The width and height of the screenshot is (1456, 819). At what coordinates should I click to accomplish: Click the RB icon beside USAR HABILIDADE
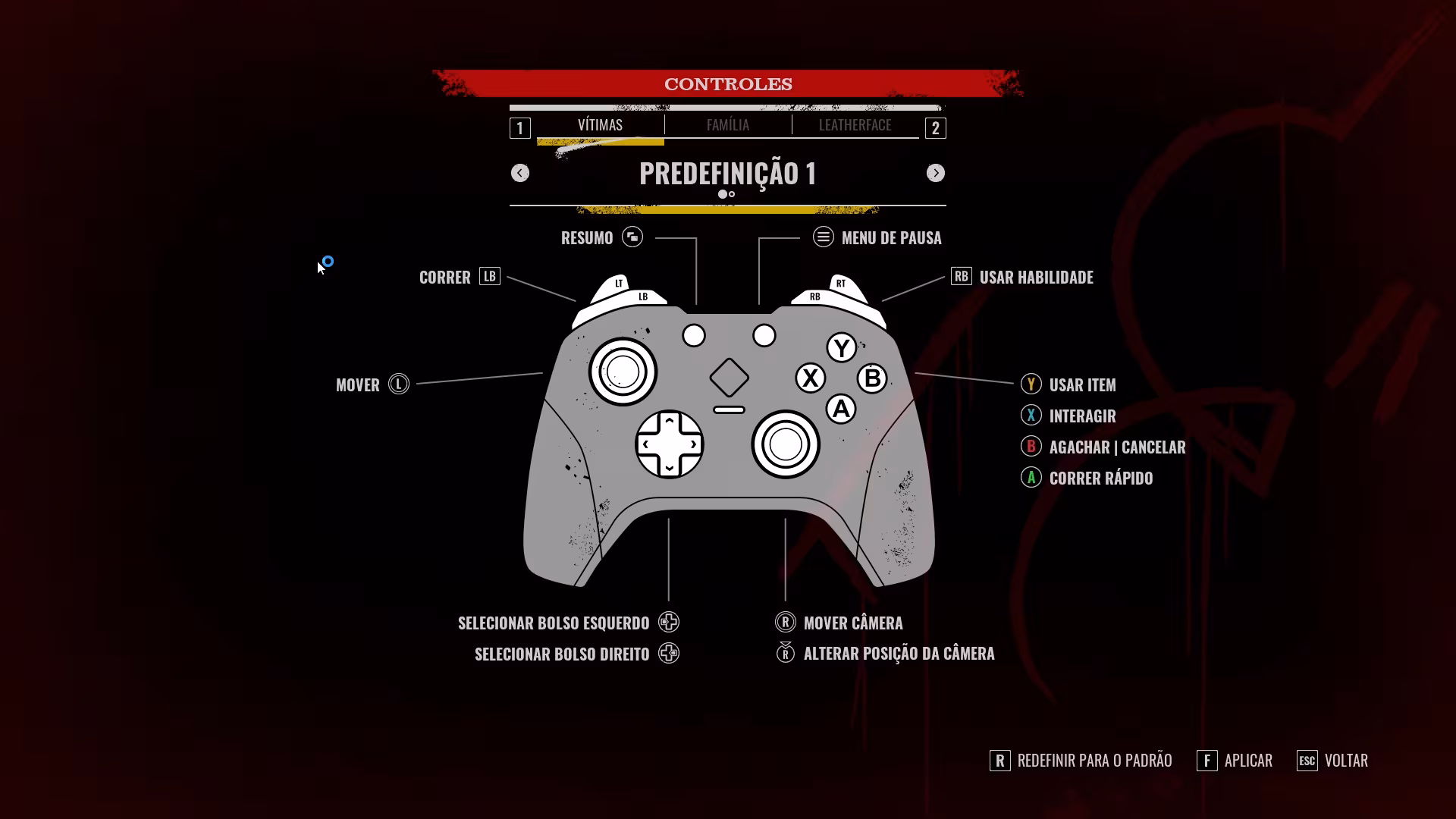pyautogui.click(x=961, y=277)
